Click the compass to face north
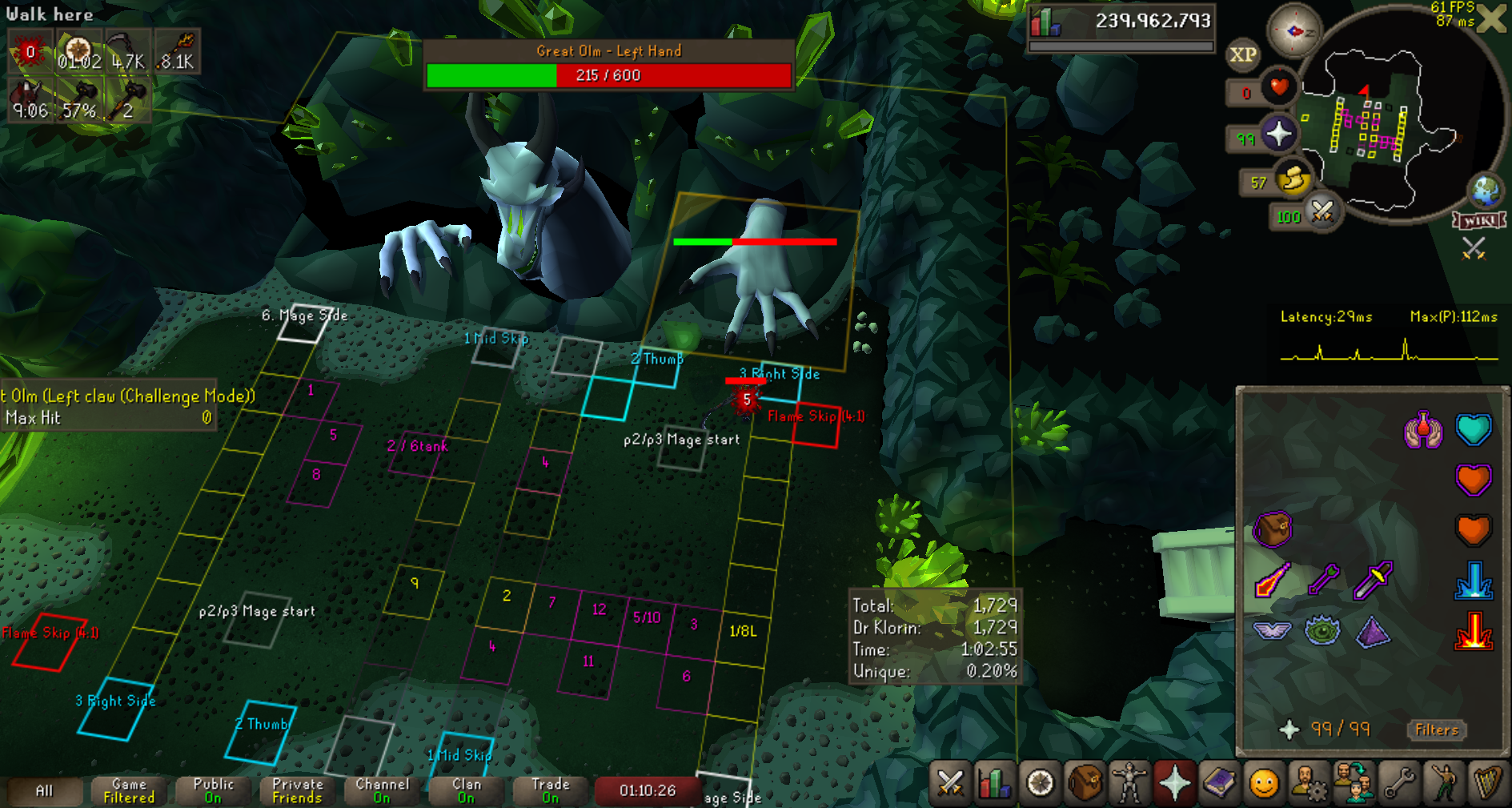1512x808 pixels. tap(1293, 31)
